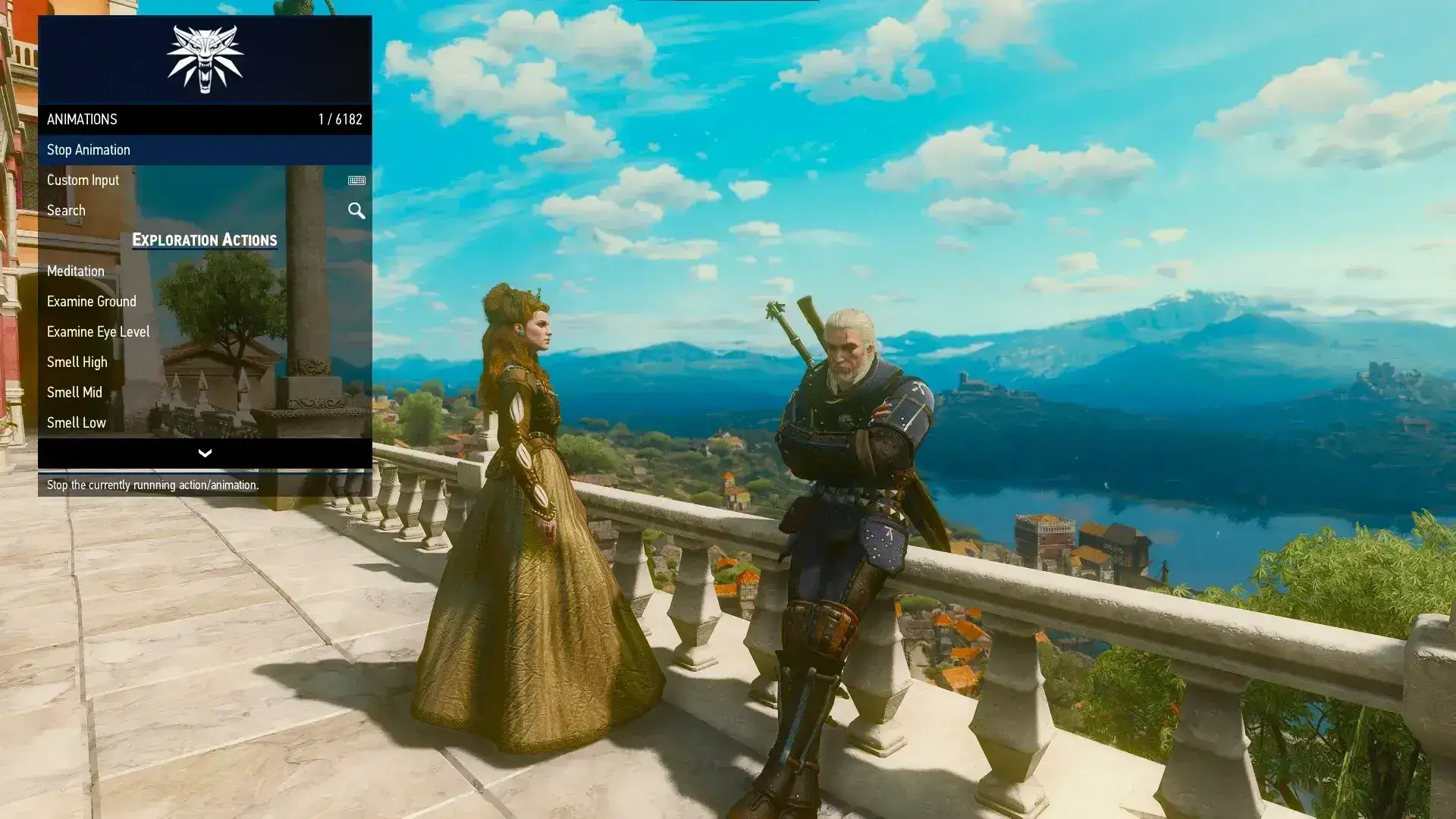
Task: Choose the Examine Ground action
Action: tap(92, 302)
